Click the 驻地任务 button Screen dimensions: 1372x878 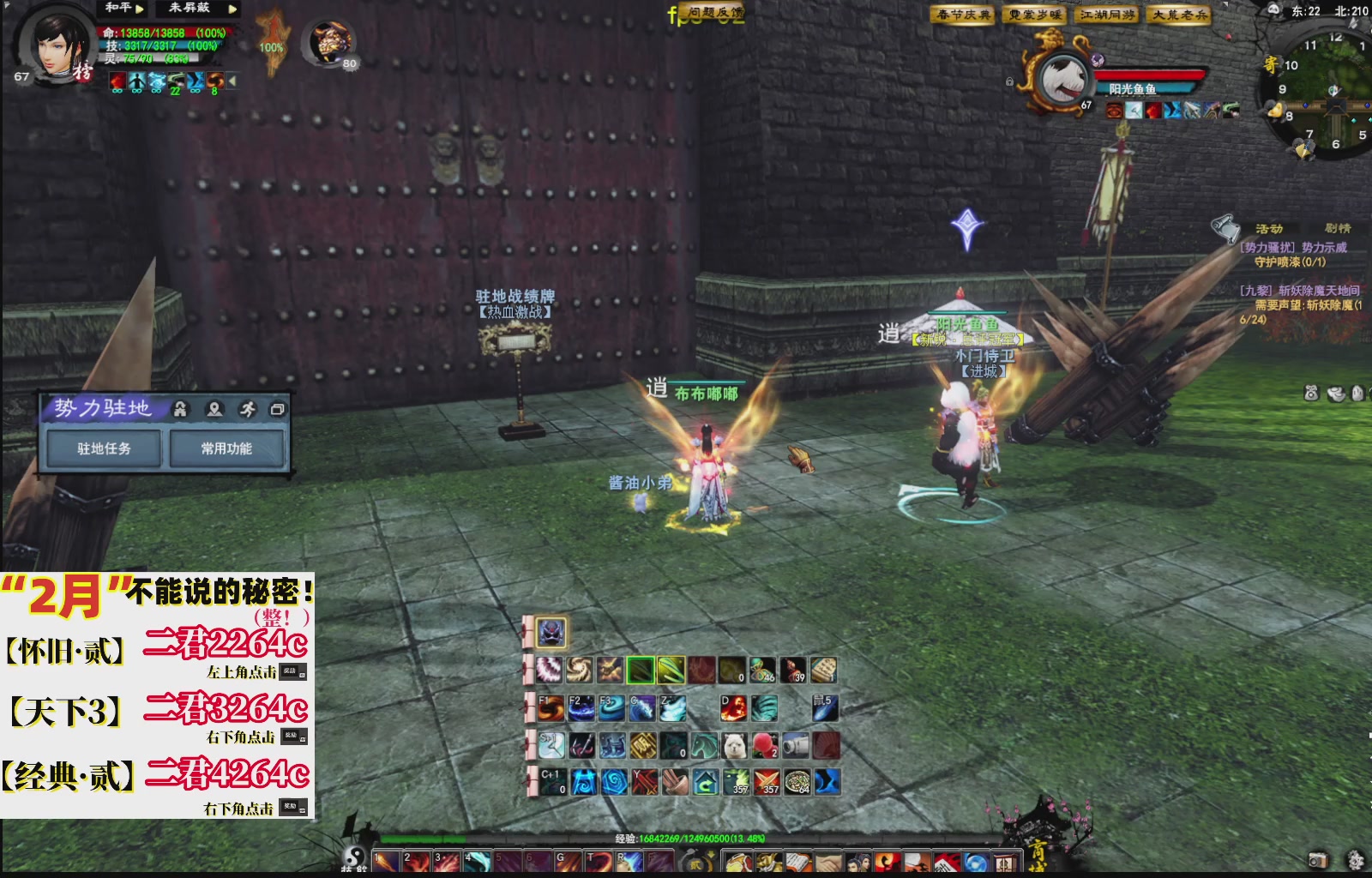pos(104,448)
